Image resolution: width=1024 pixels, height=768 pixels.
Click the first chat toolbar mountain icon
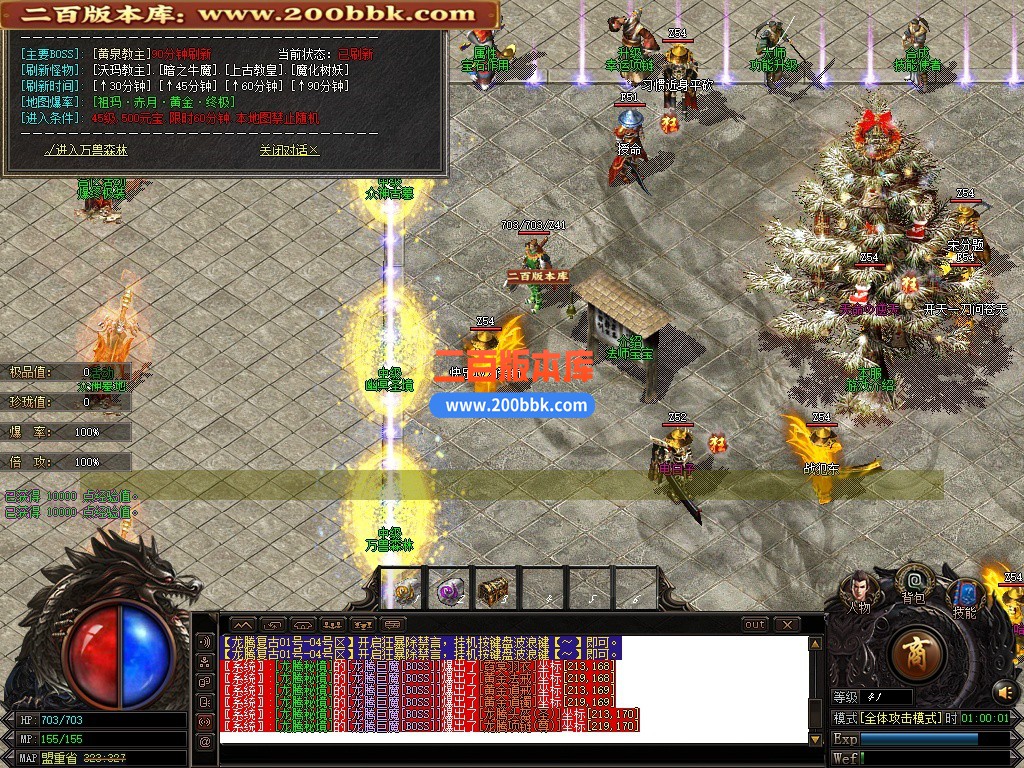pyautogui.click(x=243, y=624)
